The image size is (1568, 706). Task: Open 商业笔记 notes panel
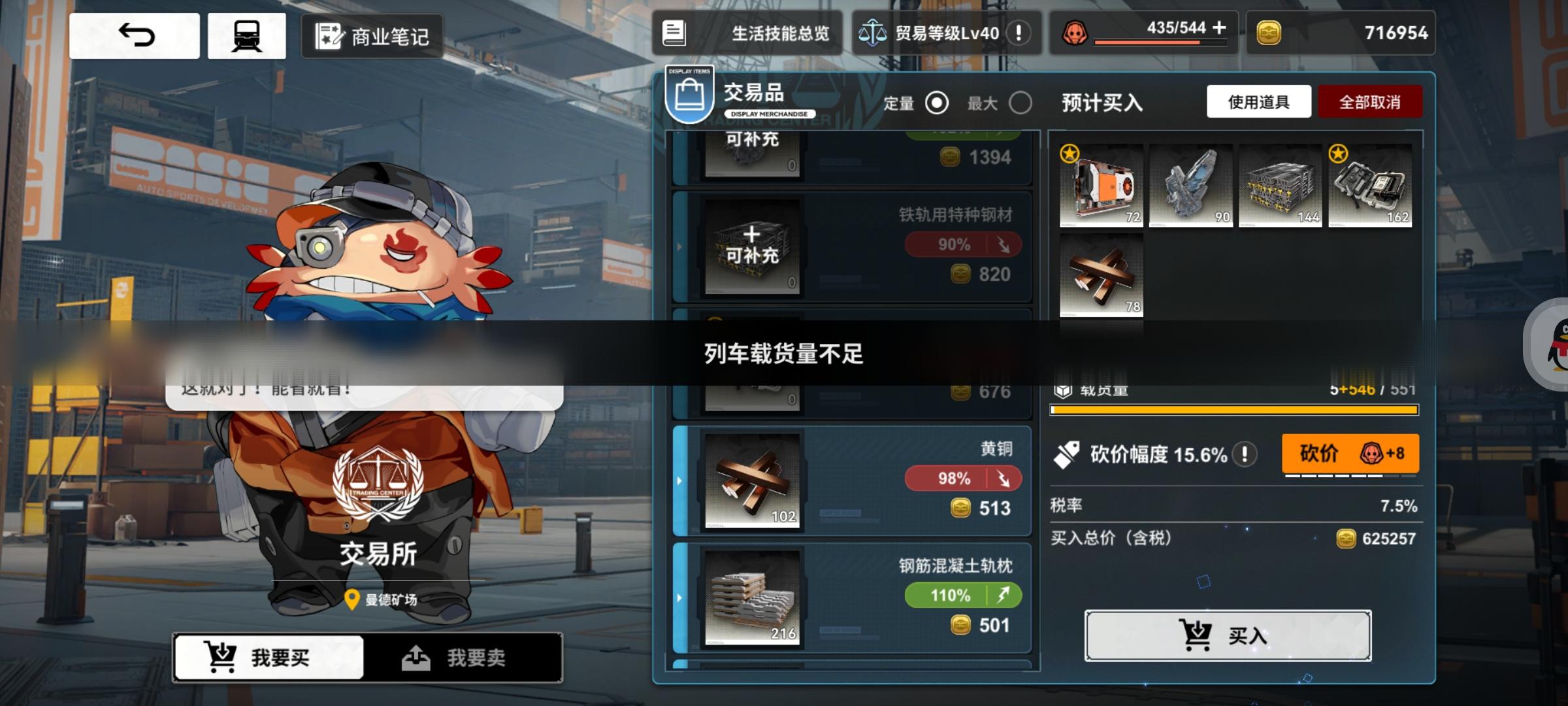pyautogui.click(x=371, y=37)
